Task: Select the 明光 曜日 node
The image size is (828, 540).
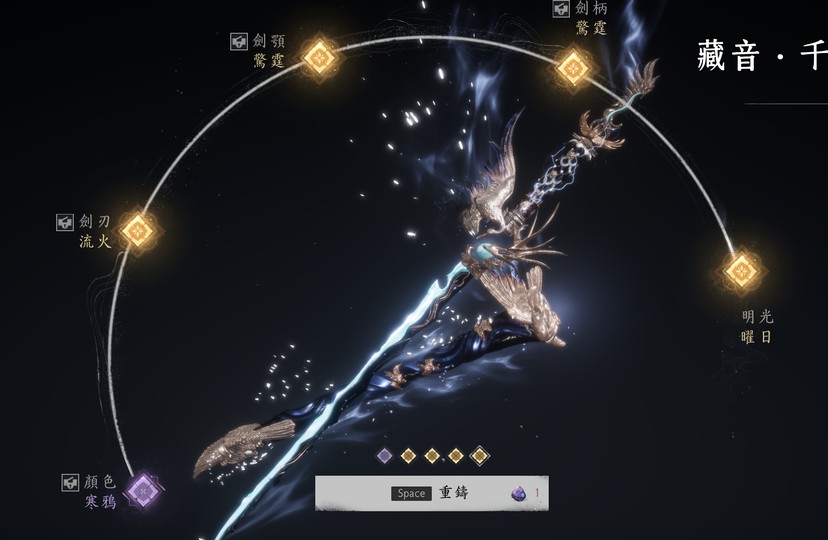Action: [x=742, y=270]
